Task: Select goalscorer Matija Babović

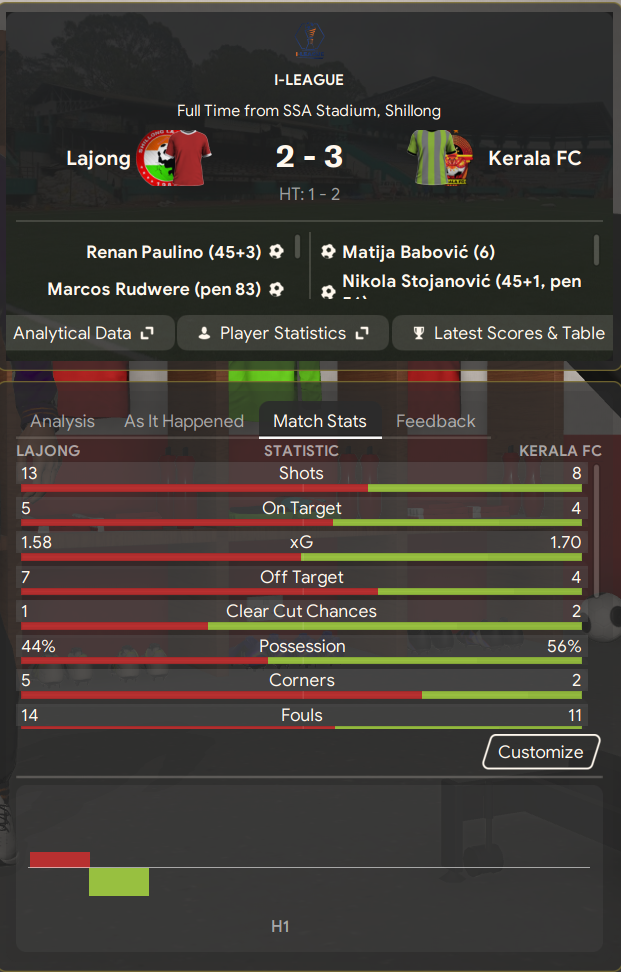Action: pyautogui.click(x=418, y=252)
